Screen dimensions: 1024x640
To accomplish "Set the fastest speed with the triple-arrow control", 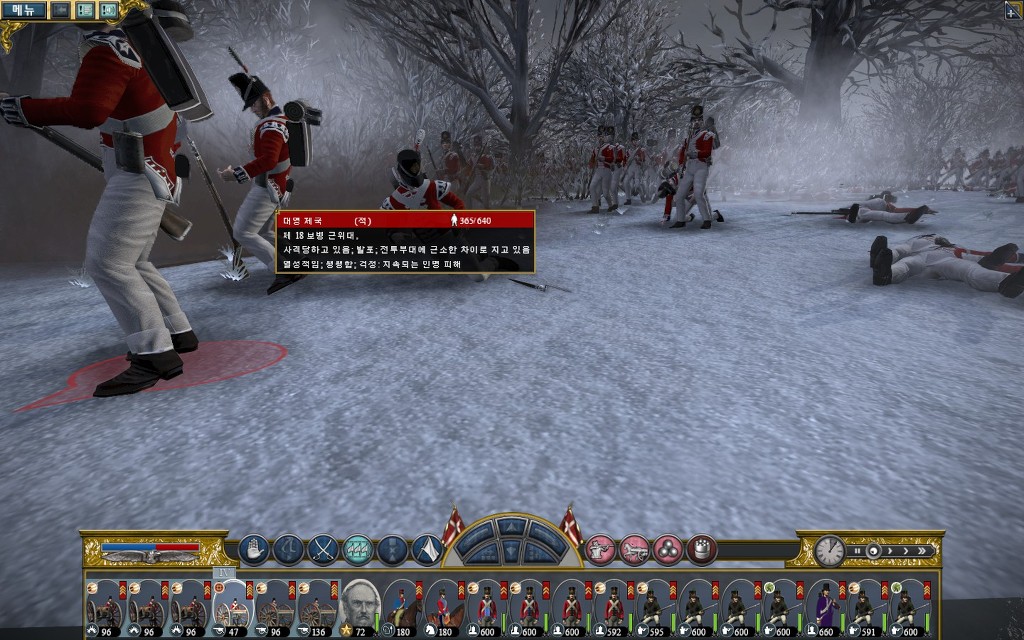I will 924,551.
